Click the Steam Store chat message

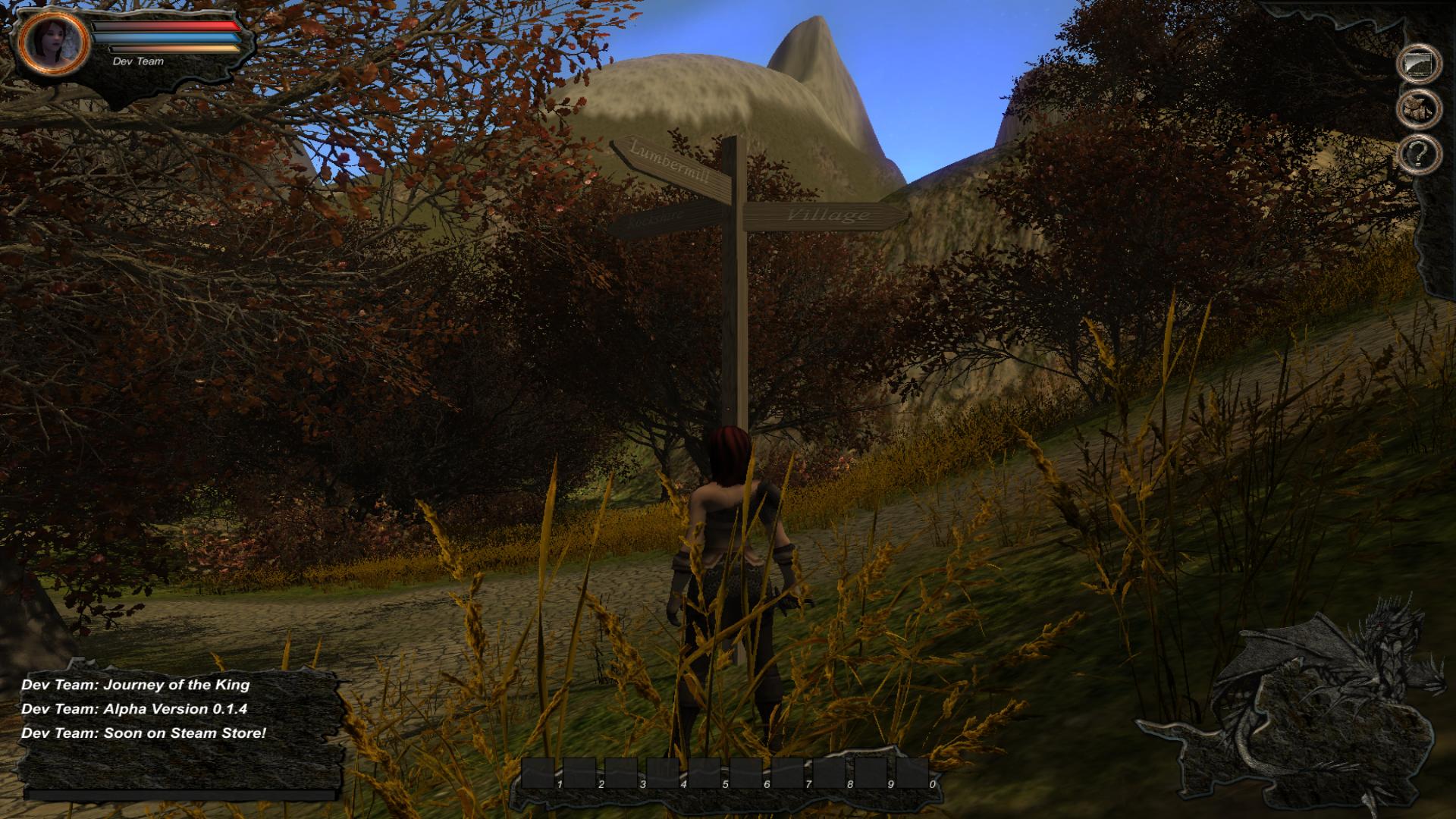144,735
